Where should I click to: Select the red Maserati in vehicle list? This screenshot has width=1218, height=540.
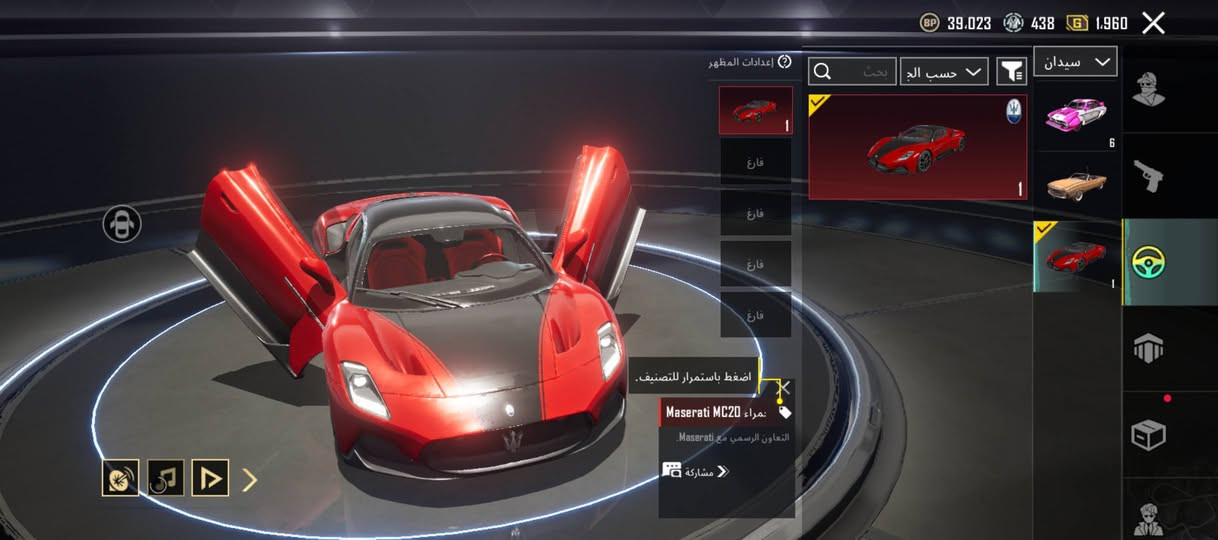tap(1076, 256)
